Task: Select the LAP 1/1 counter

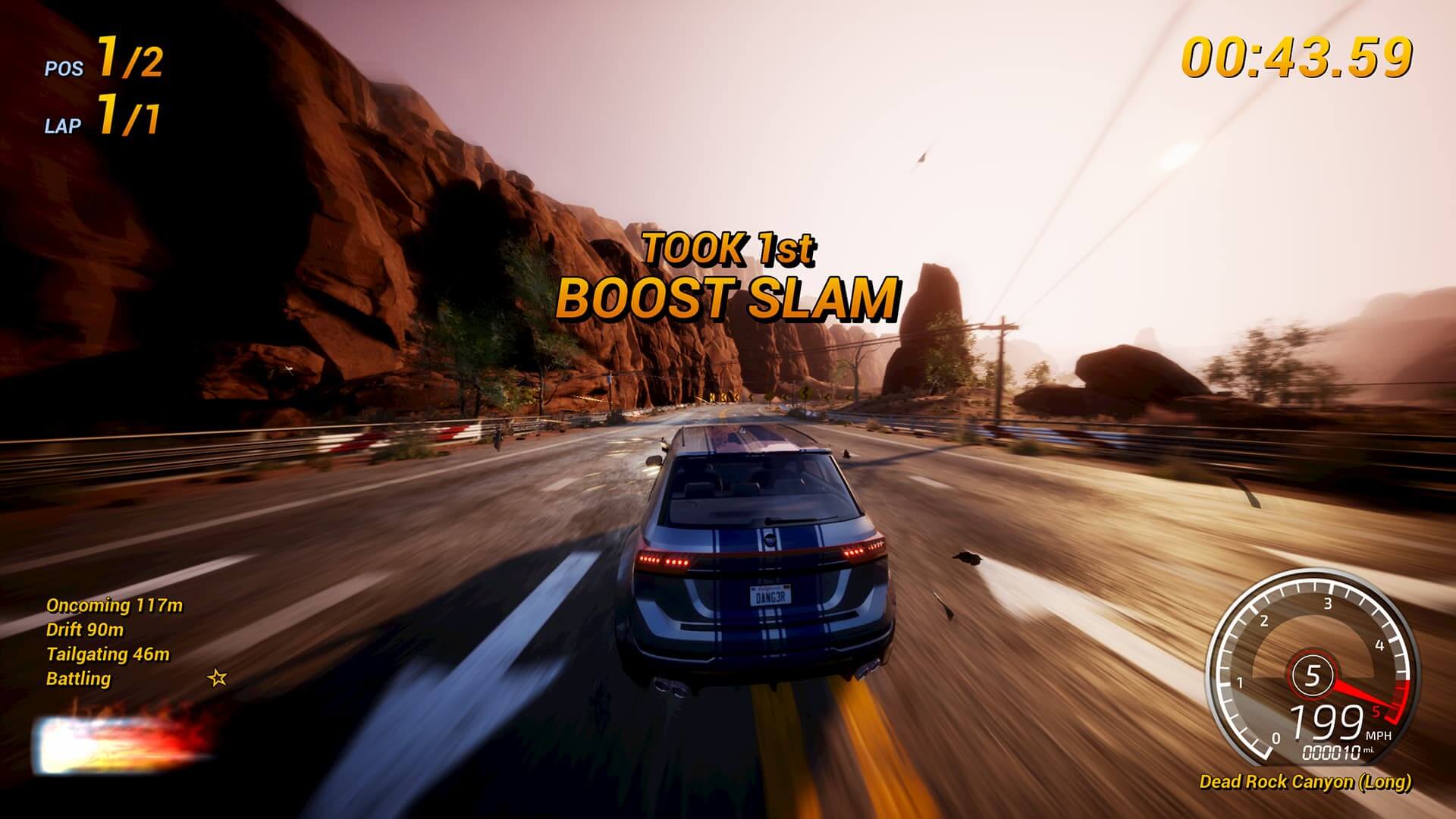Action: (101, 115)
